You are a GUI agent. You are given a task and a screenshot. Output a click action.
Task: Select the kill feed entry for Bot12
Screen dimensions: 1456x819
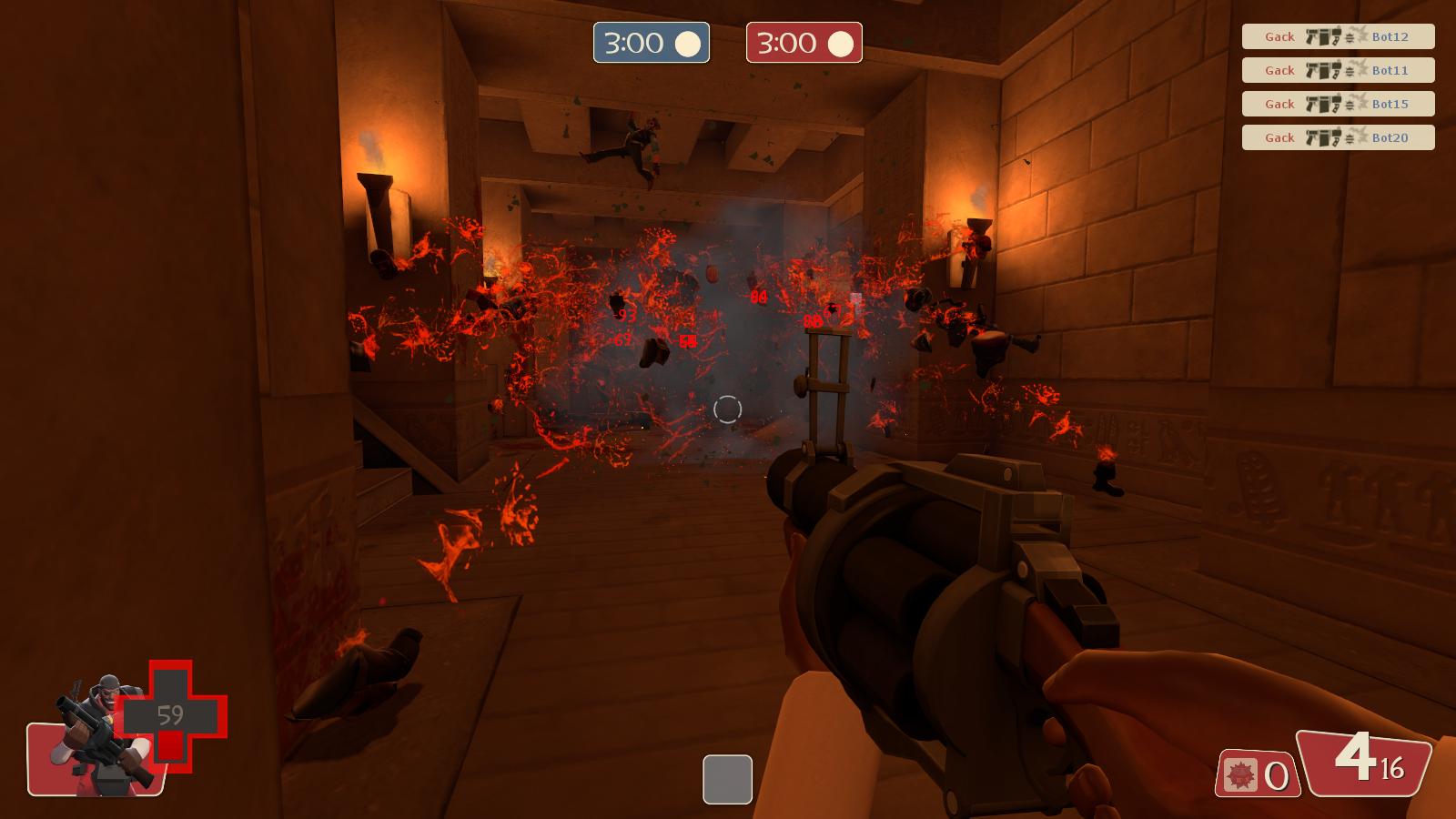click(1338, 36)
